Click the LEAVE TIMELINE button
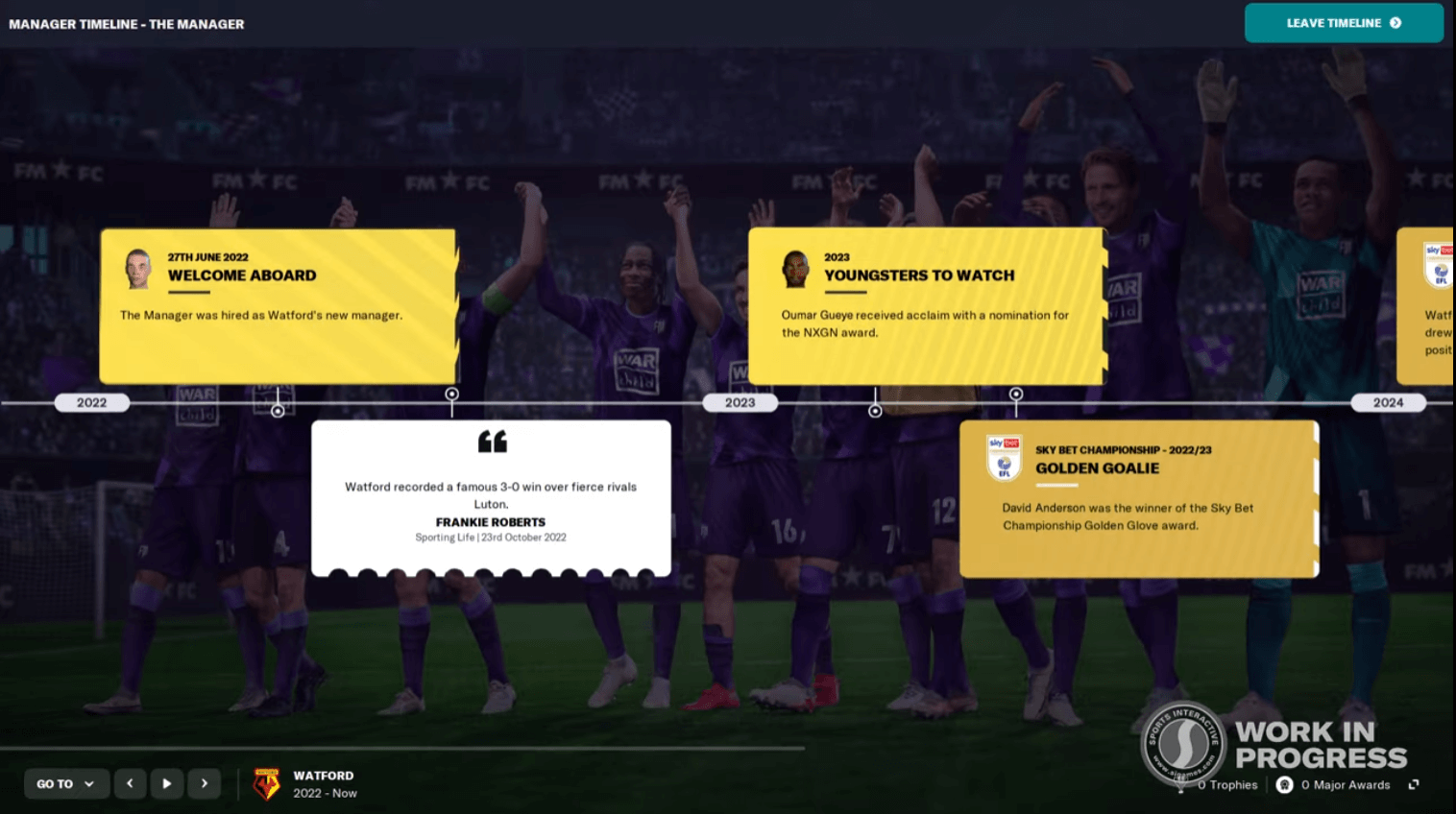 point(1343,22)
